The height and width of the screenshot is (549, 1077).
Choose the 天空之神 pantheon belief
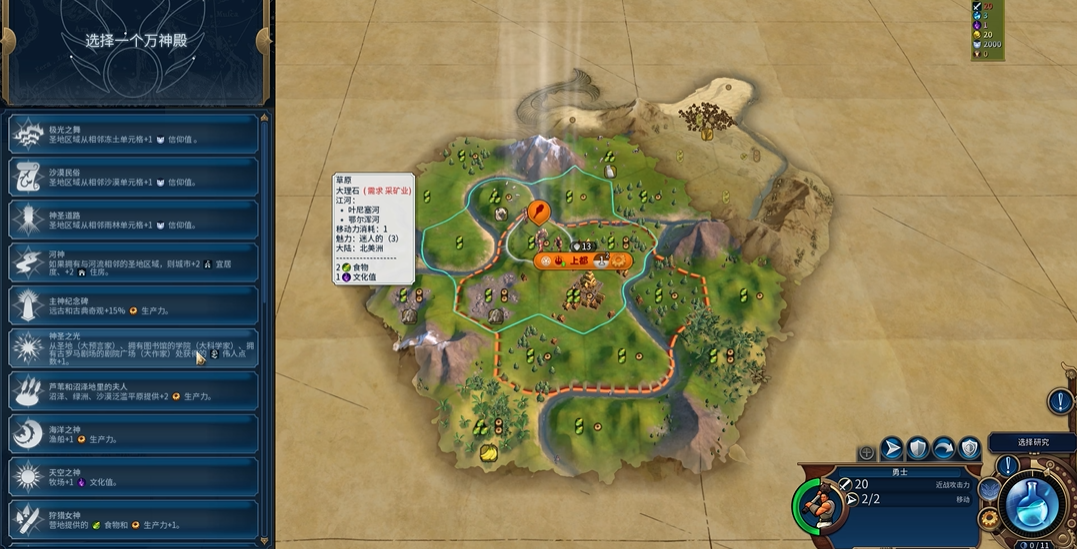[133, 476]
